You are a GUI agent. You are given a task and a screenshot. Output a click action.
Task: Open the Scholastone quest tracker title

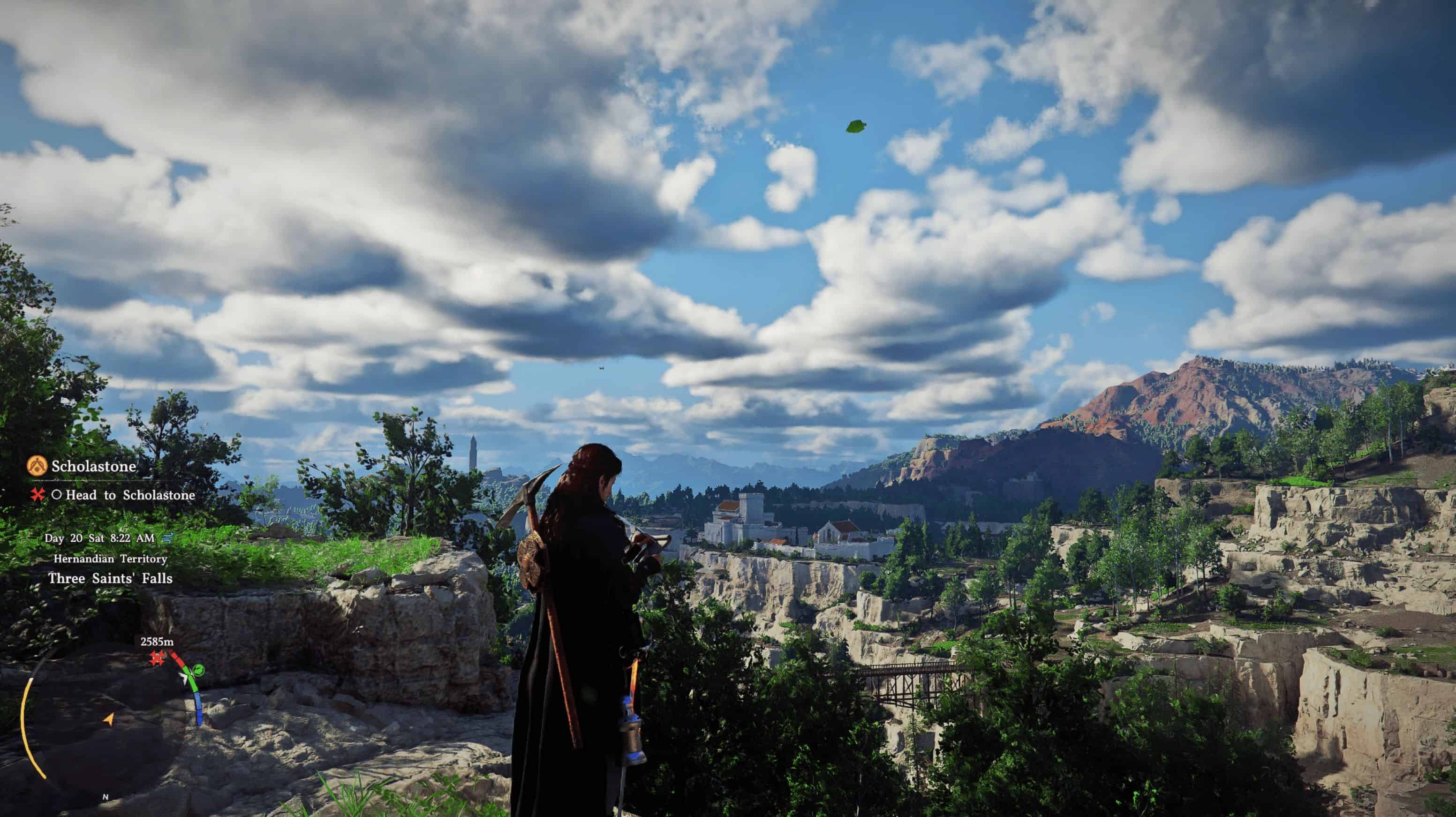coord(94,467)
